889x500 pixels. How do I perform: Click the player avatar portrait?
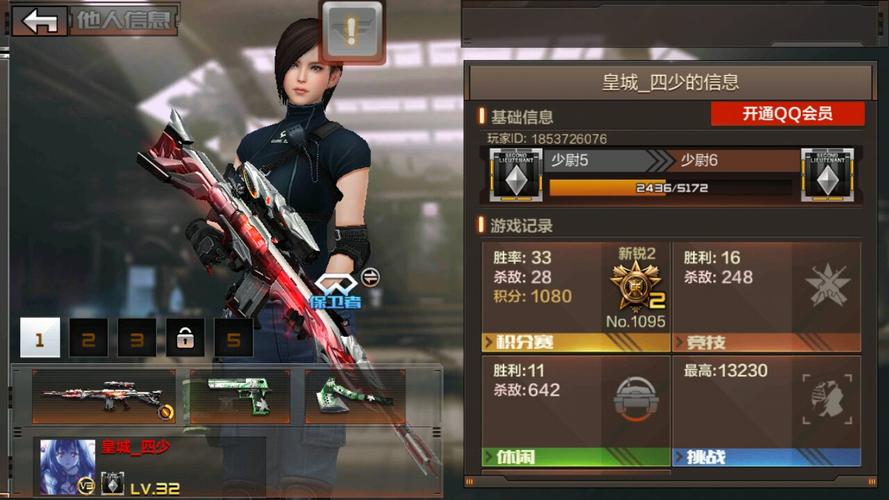67,465
